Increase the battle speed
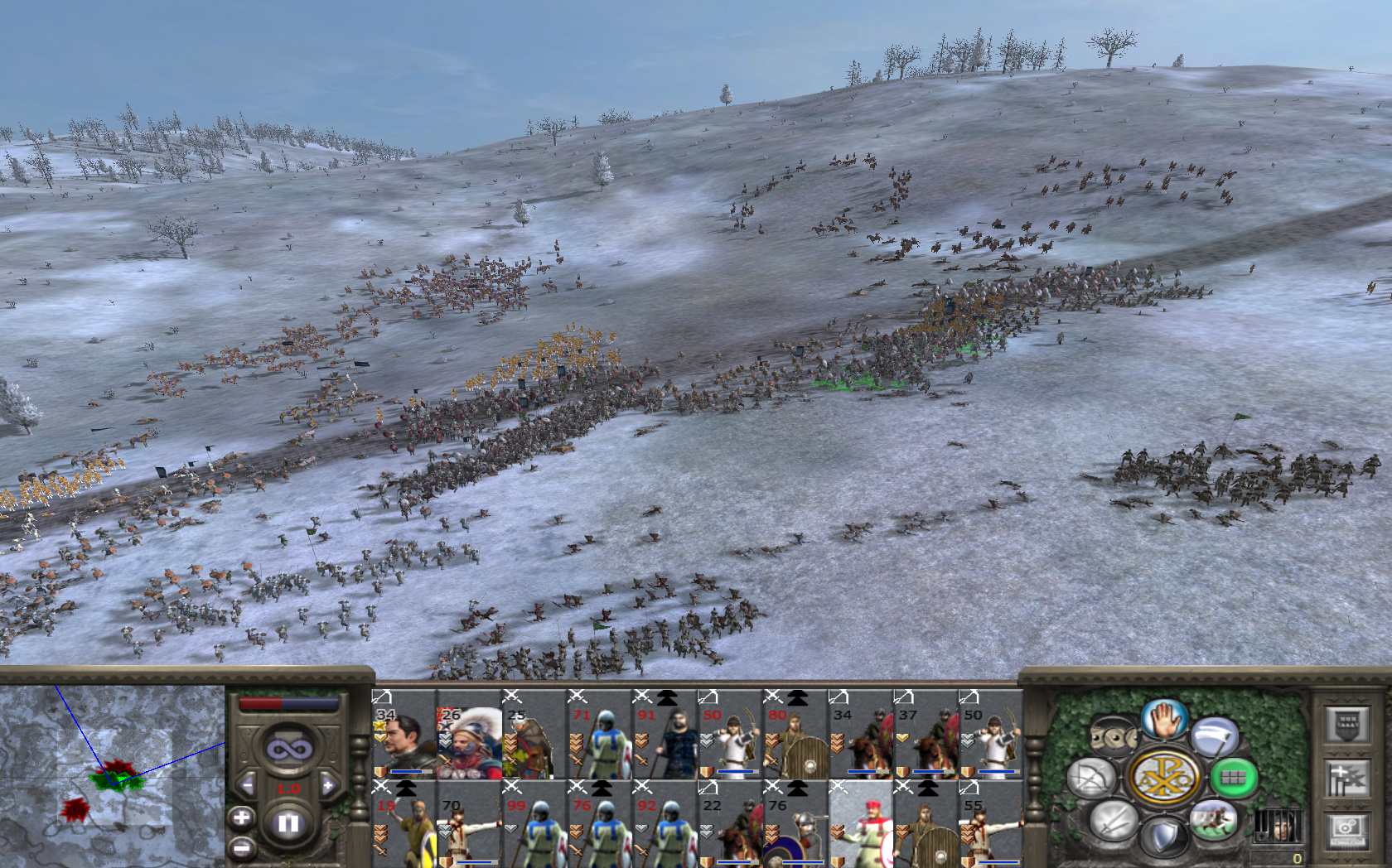 click(x=328, y=785)
